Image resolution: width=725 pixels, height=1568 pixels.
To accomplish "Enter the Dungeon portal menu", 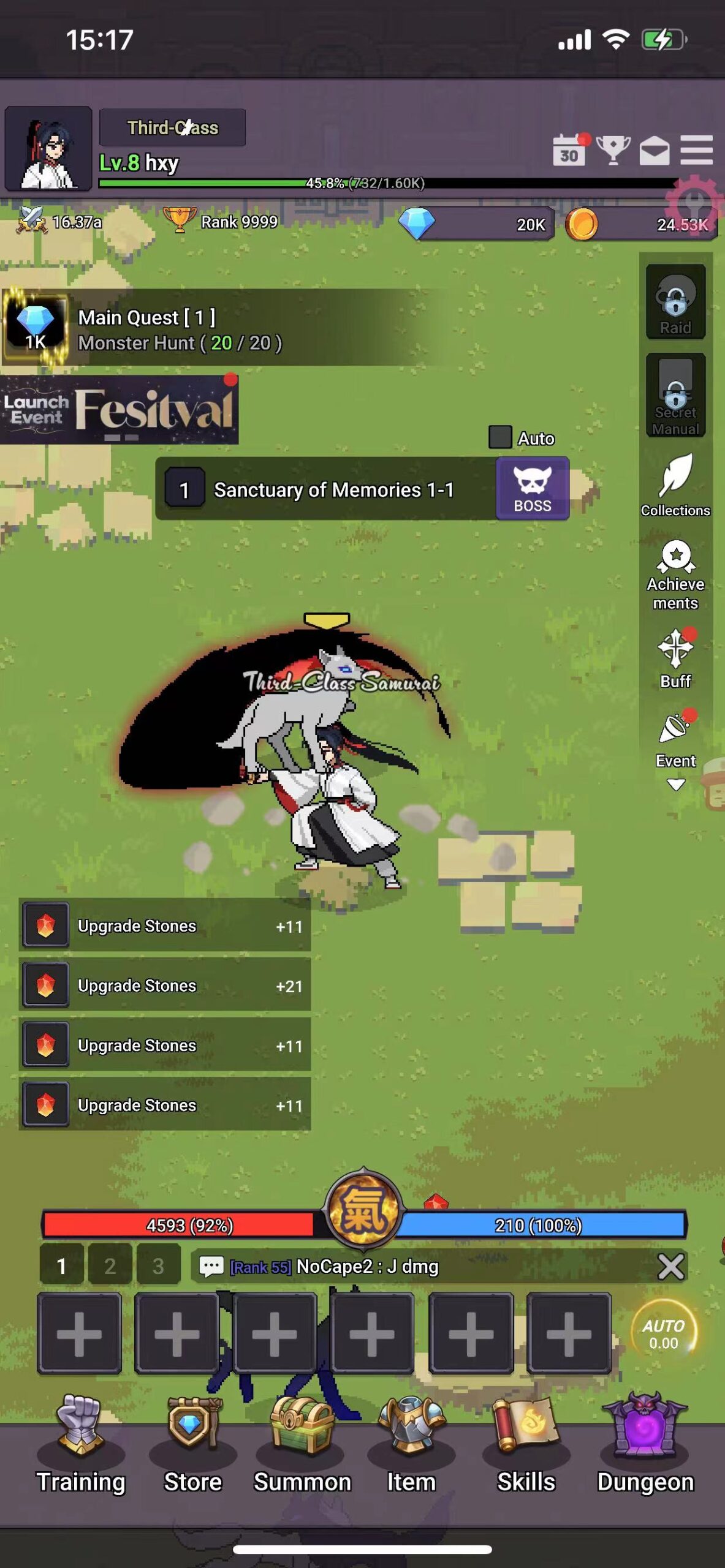I will click(x=645, y=1445).
